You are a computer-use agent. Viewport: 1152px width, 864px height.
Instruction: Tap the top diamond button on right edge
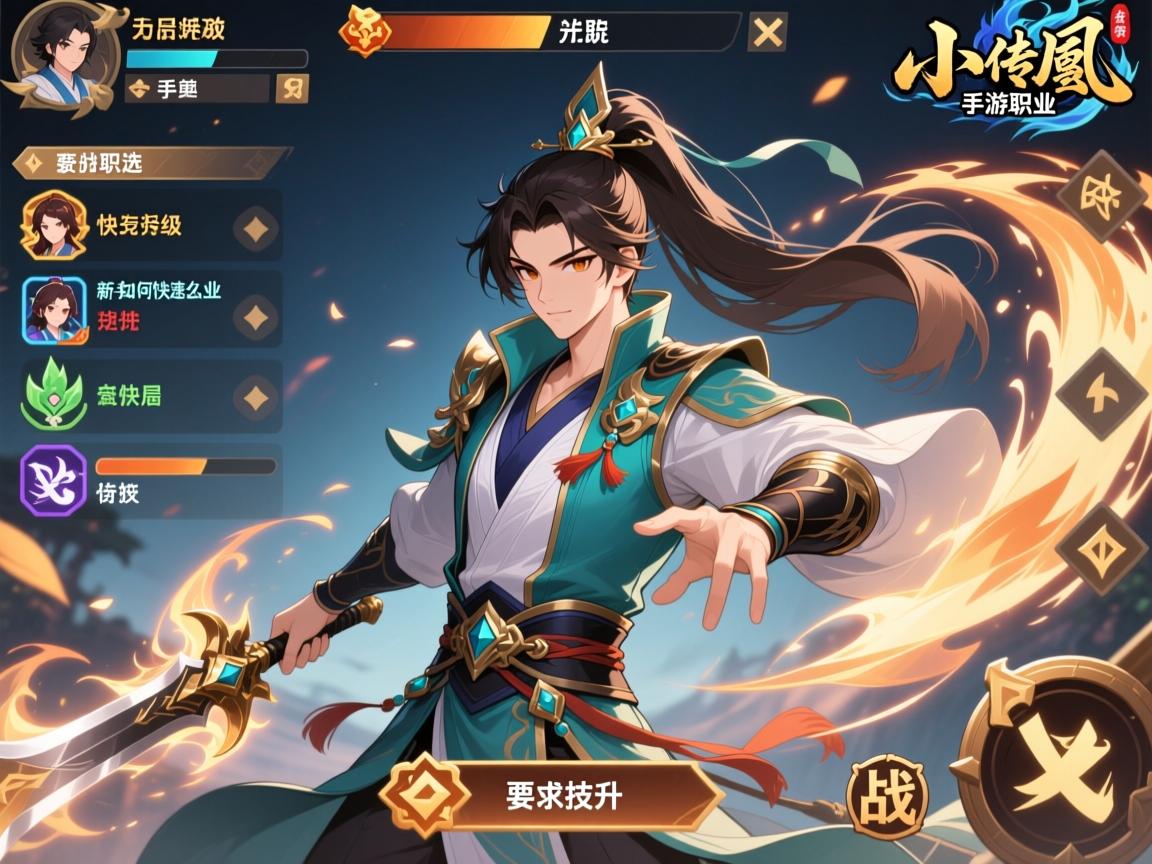[1101, 195]
